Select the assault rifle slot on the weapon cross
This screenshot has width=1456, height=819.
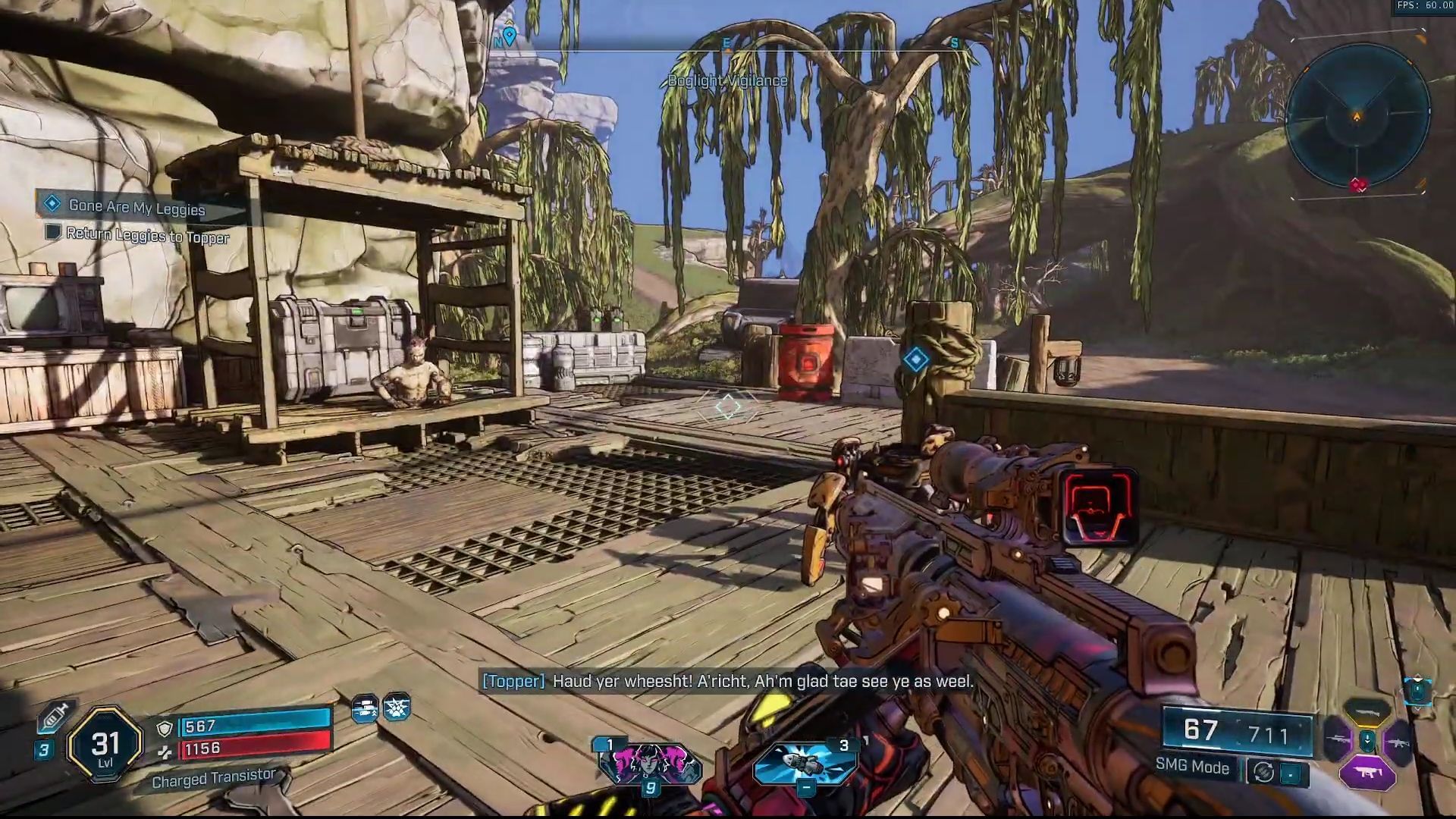[1398, 743]
